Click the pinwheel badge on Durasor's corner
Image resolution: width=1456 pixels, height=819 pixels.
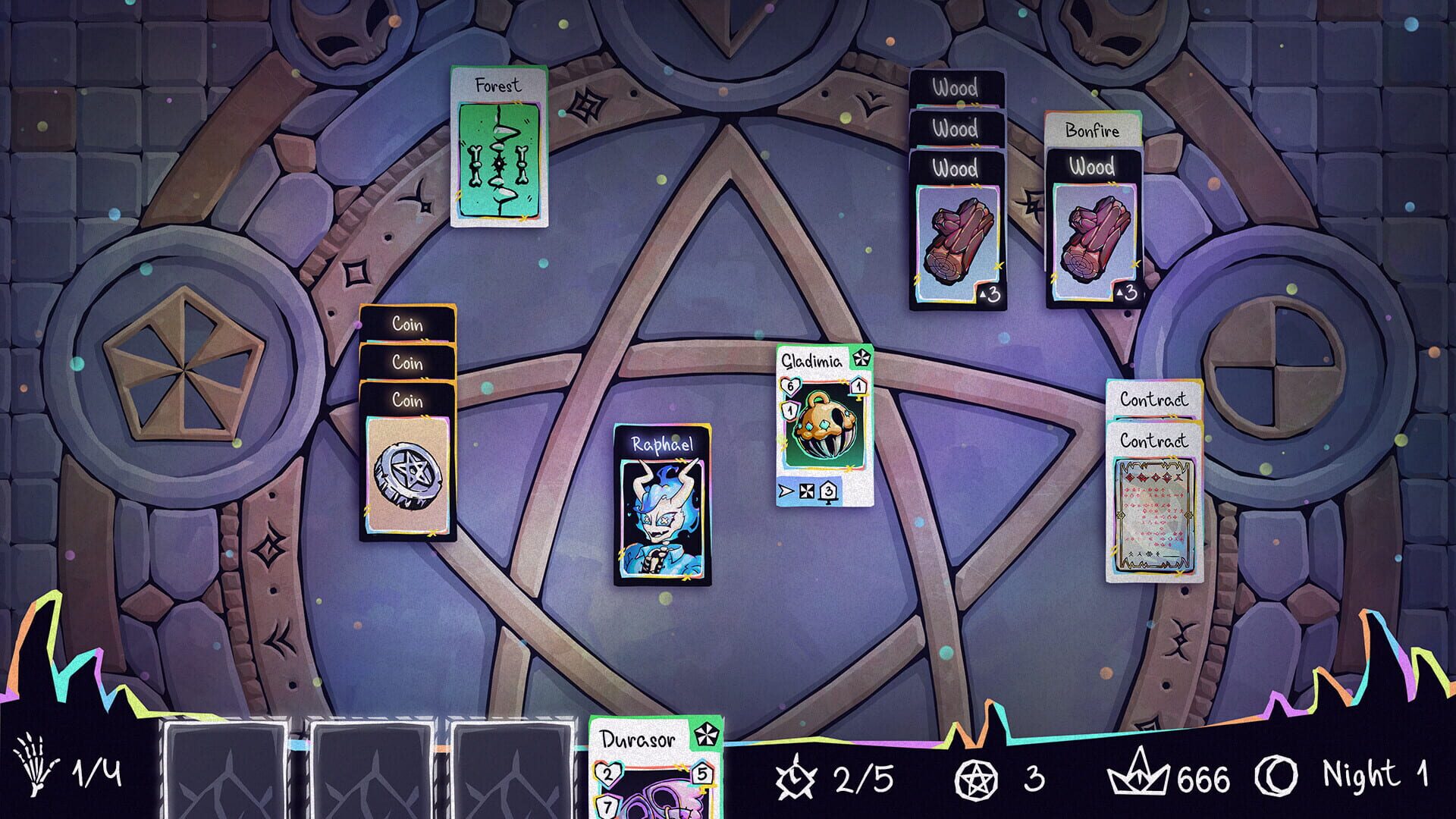tap(706, 734)
